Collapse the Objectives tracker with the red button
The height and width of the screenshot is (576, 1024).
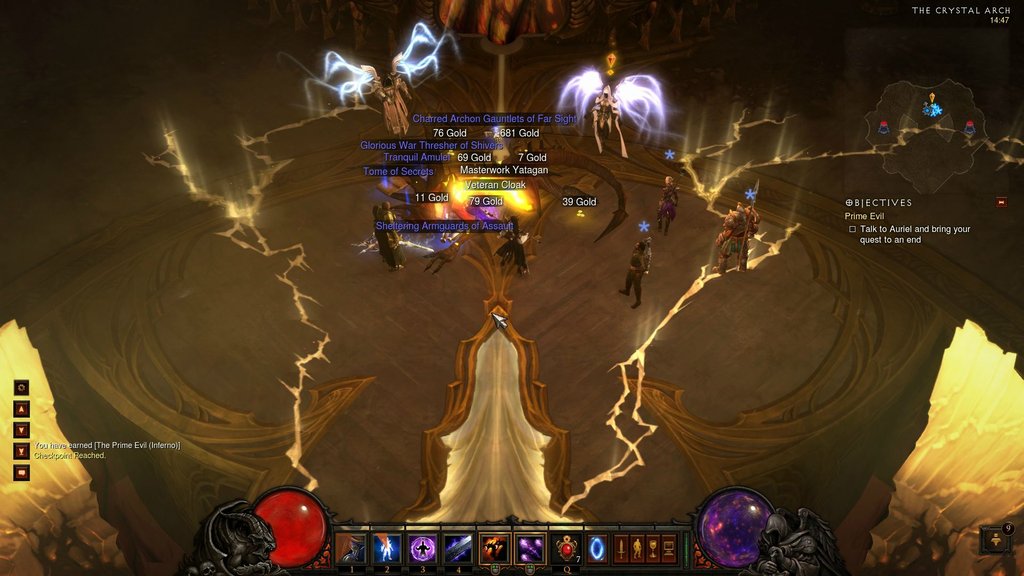point(1001,202)
